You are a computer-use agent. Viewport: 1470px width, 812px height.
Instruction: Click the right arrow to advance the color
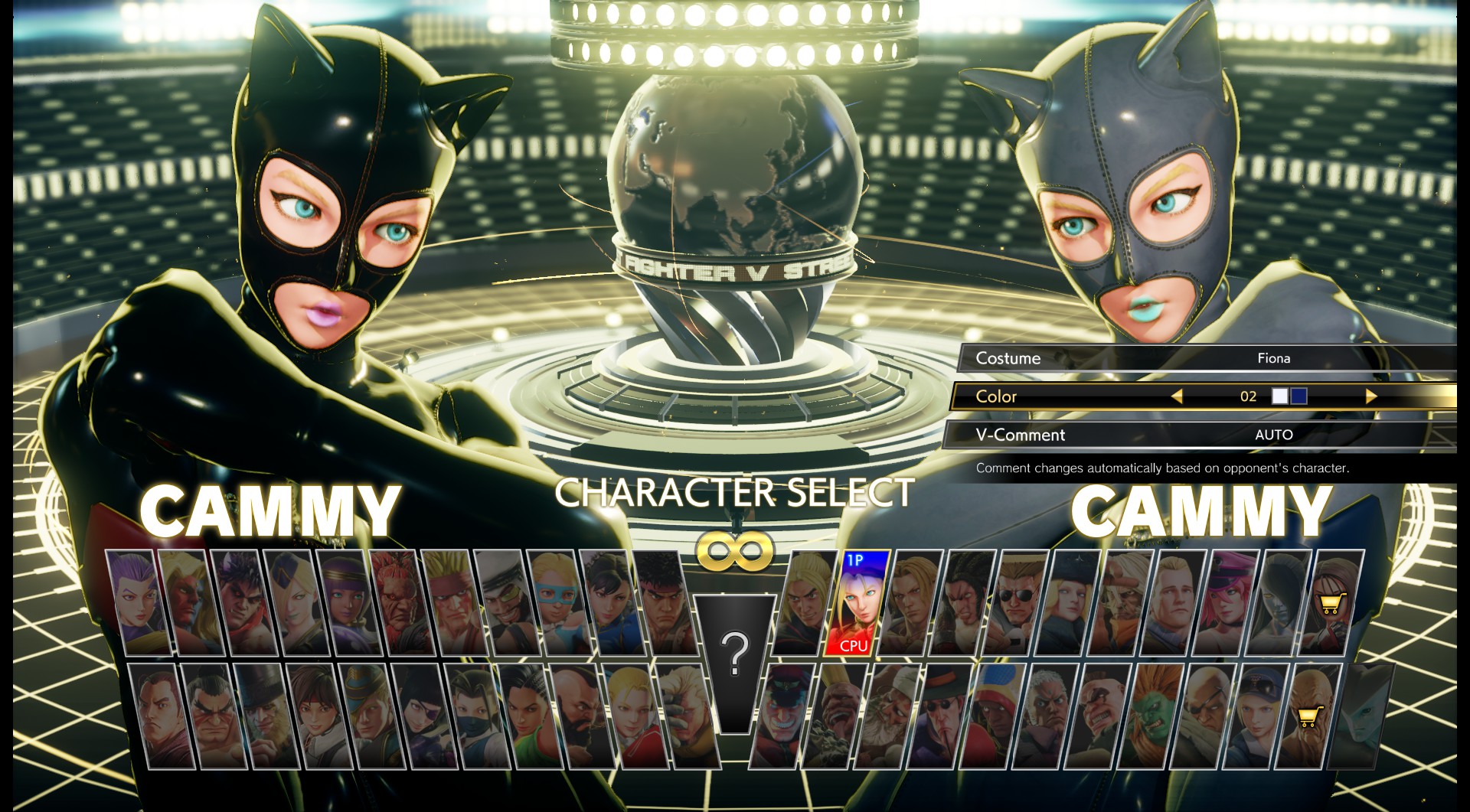(x=1370, y=396)
